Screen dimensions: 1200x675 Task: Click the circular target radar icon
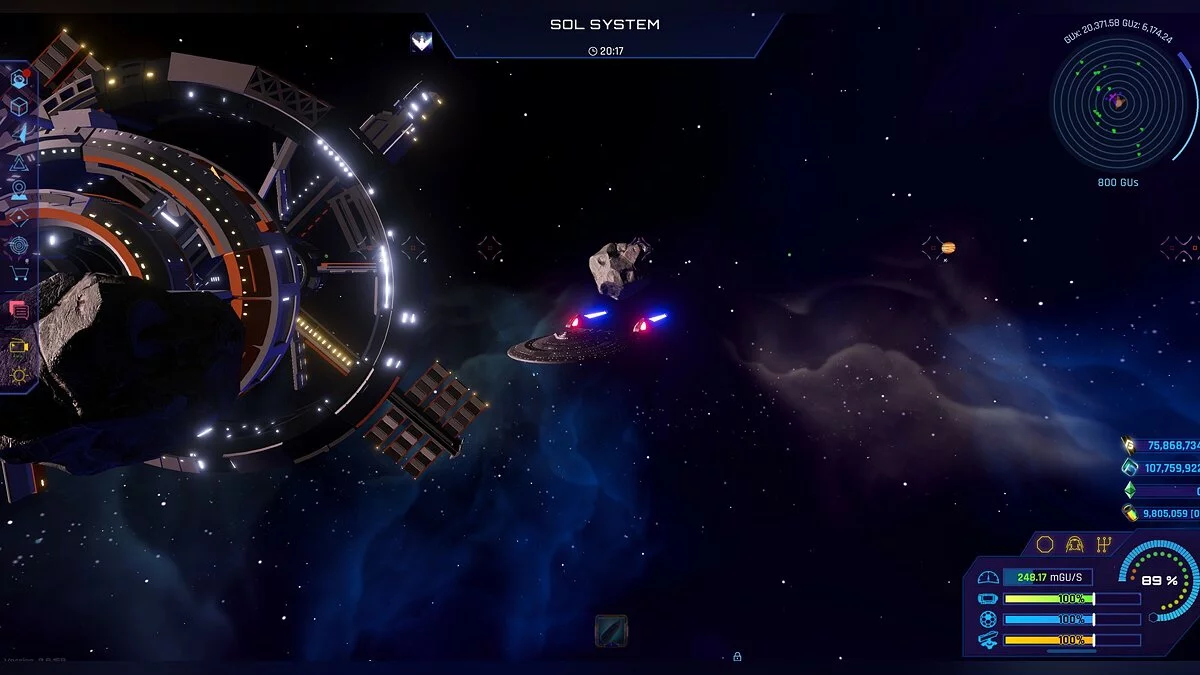click(x=18, y=244)
